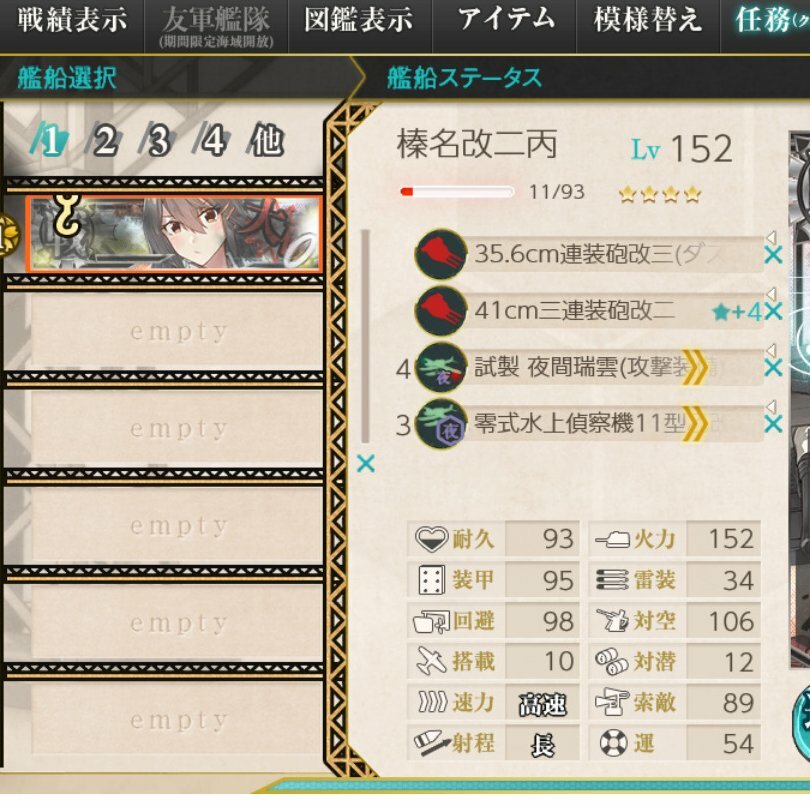Open the 図鑑表示 encyclopedia menu
Screen dimensions: 810x810
[x=357, y=21]
